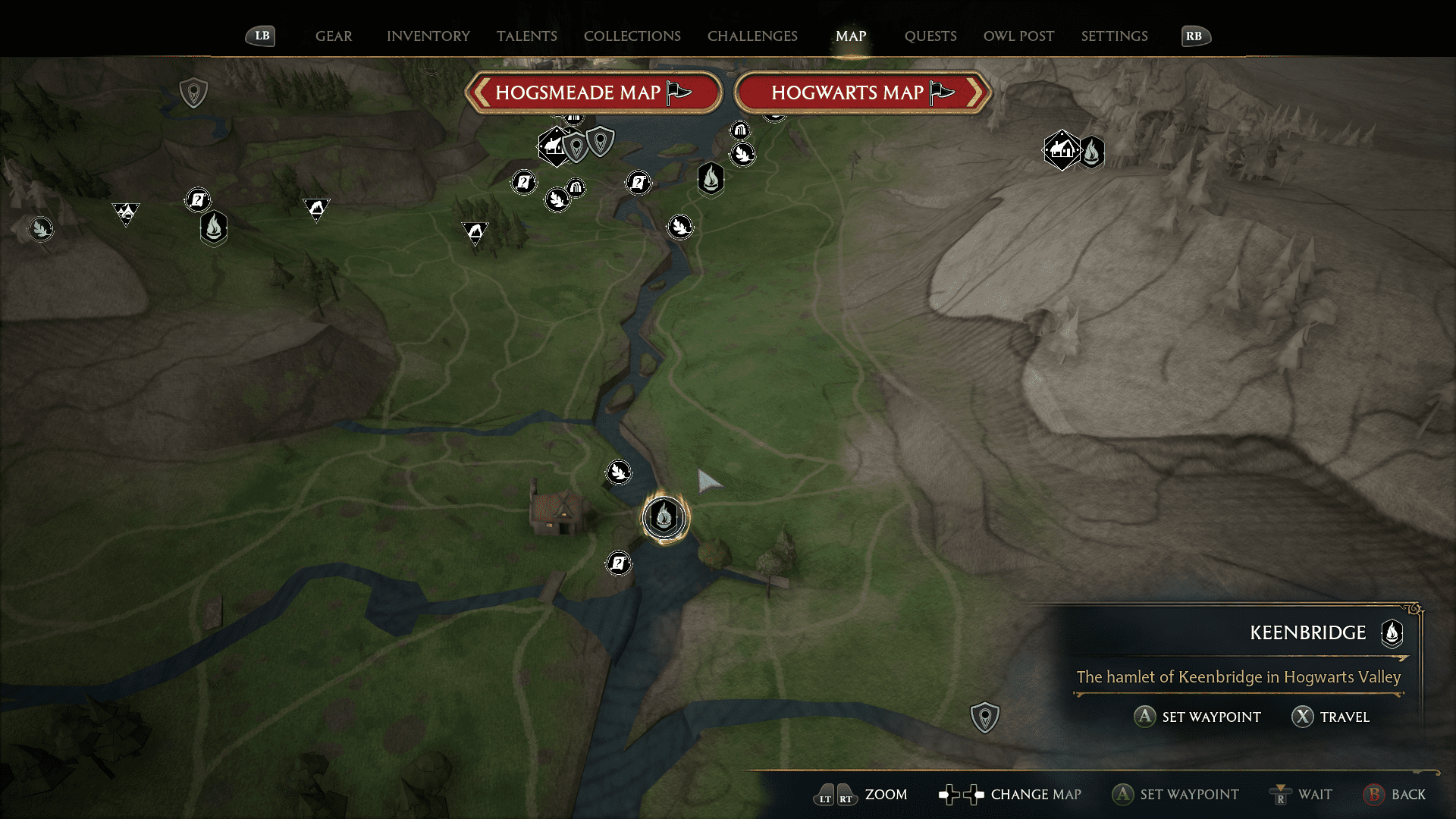This screenshot has height=819, width=1456.
Task: Select the Merlin Trial leaf icon by the river bend
Action: click(x=680, y=227)
